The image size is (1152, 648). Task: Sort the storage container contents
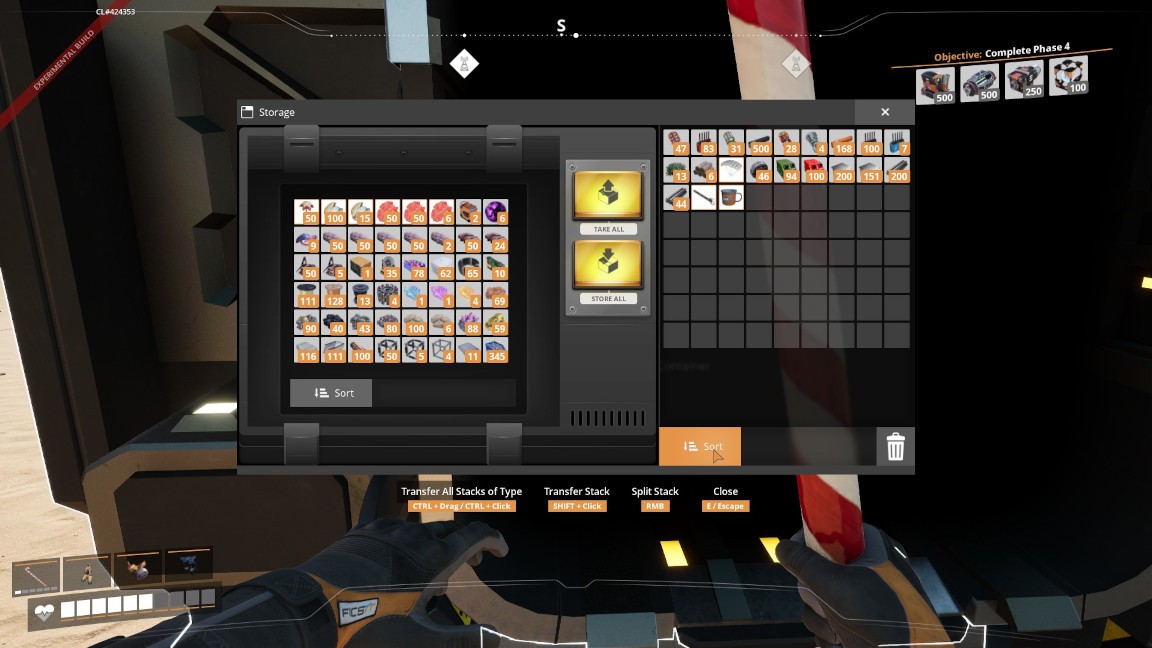331,393
